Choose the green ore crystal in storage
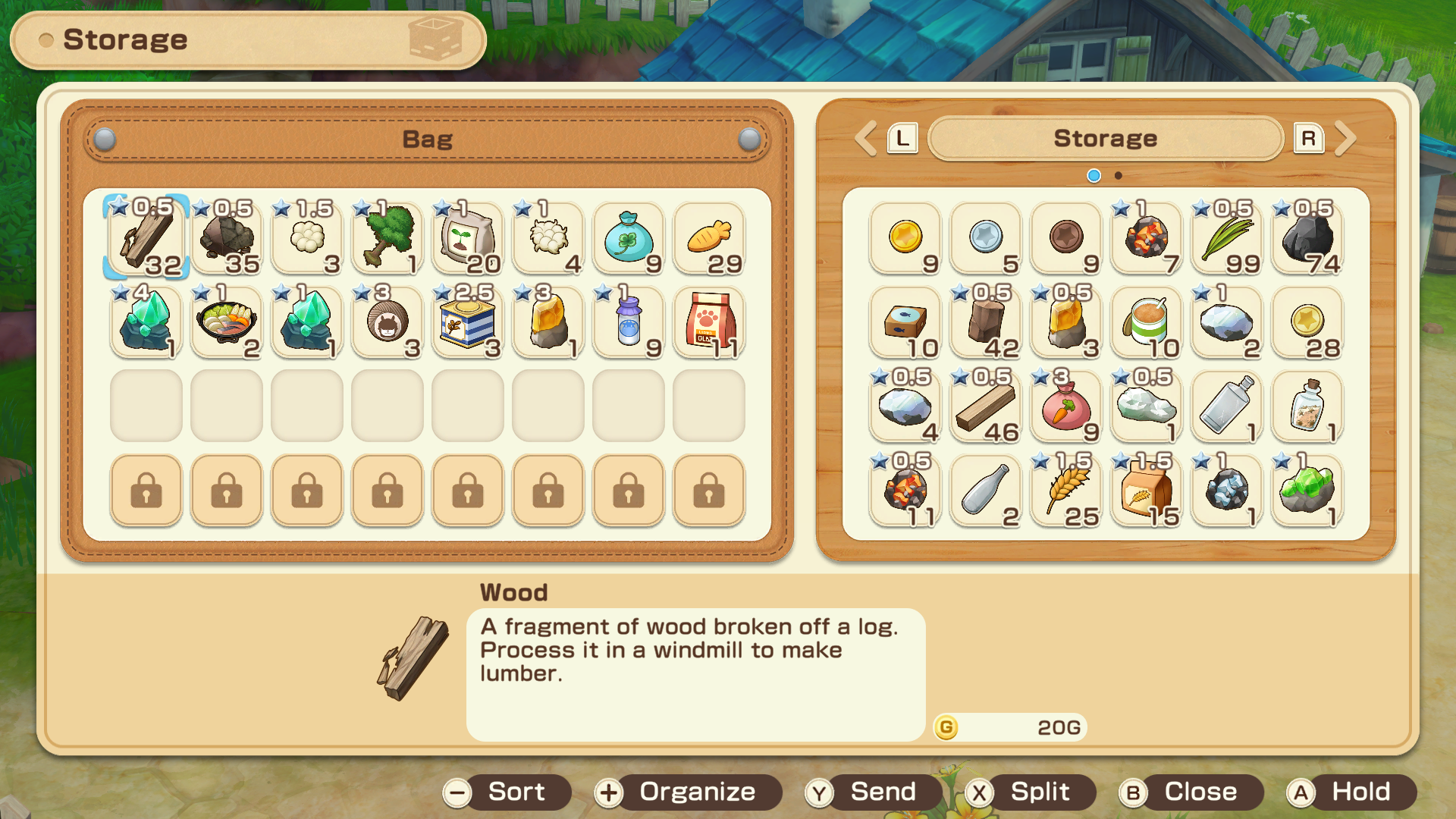 coord(1307,490)
